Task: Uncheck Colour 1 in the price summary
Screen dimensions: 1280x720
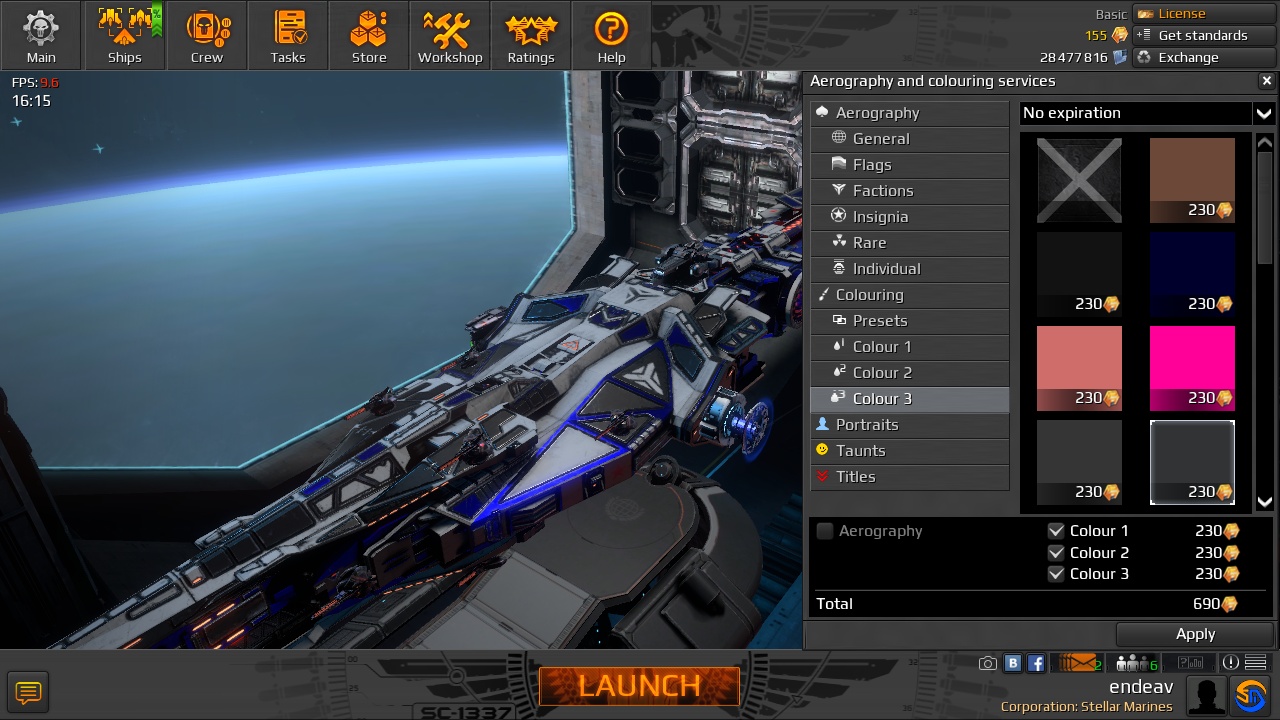Action: coord(1057,531)
